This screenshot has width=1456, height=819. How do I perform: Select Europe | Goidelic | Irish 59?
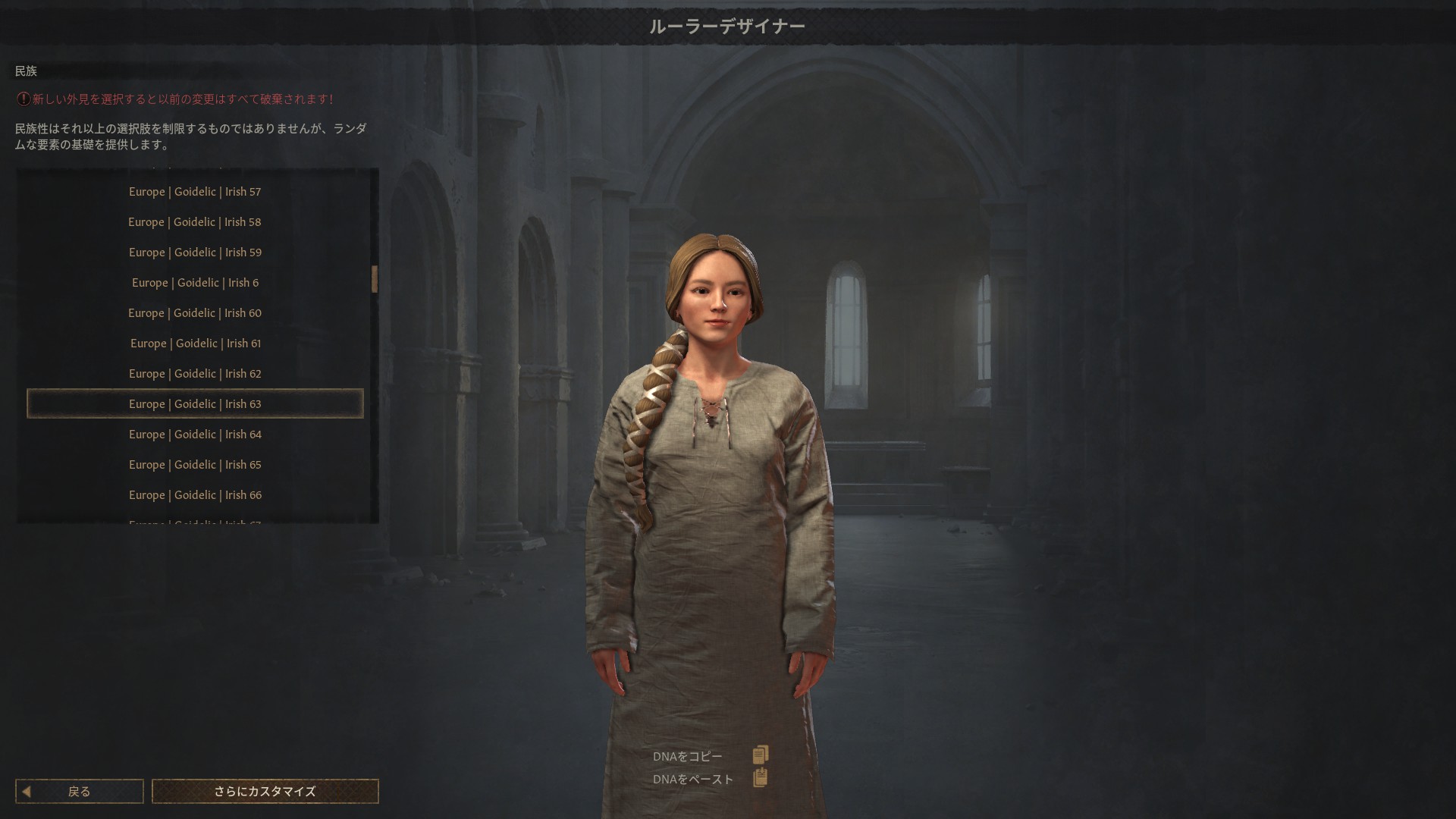click(195, 252)
